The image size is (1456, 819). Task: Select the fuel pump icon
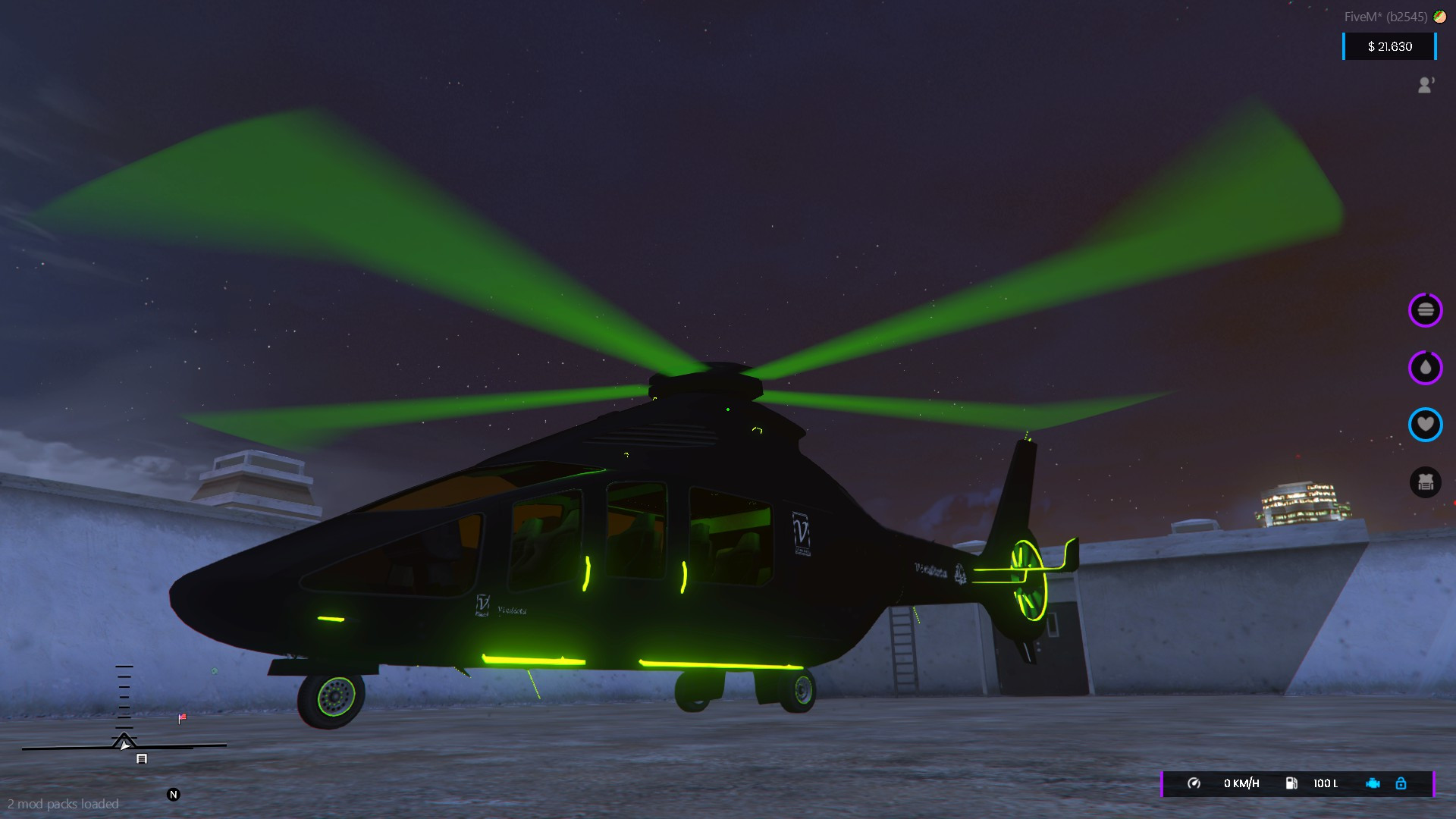1291,784
